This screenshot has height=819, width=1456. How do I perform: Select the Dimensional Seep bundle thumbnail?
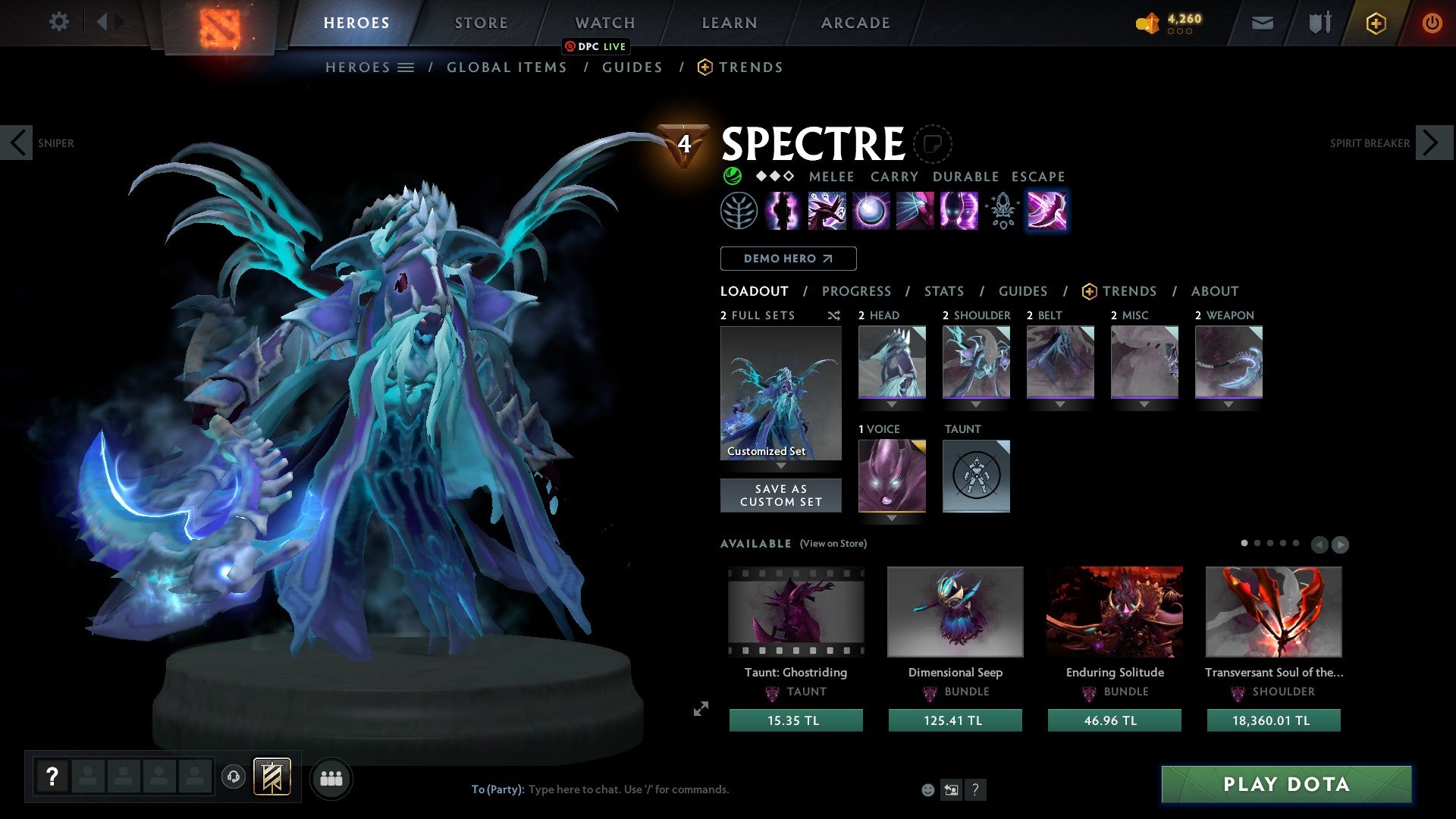coord(955,611)
